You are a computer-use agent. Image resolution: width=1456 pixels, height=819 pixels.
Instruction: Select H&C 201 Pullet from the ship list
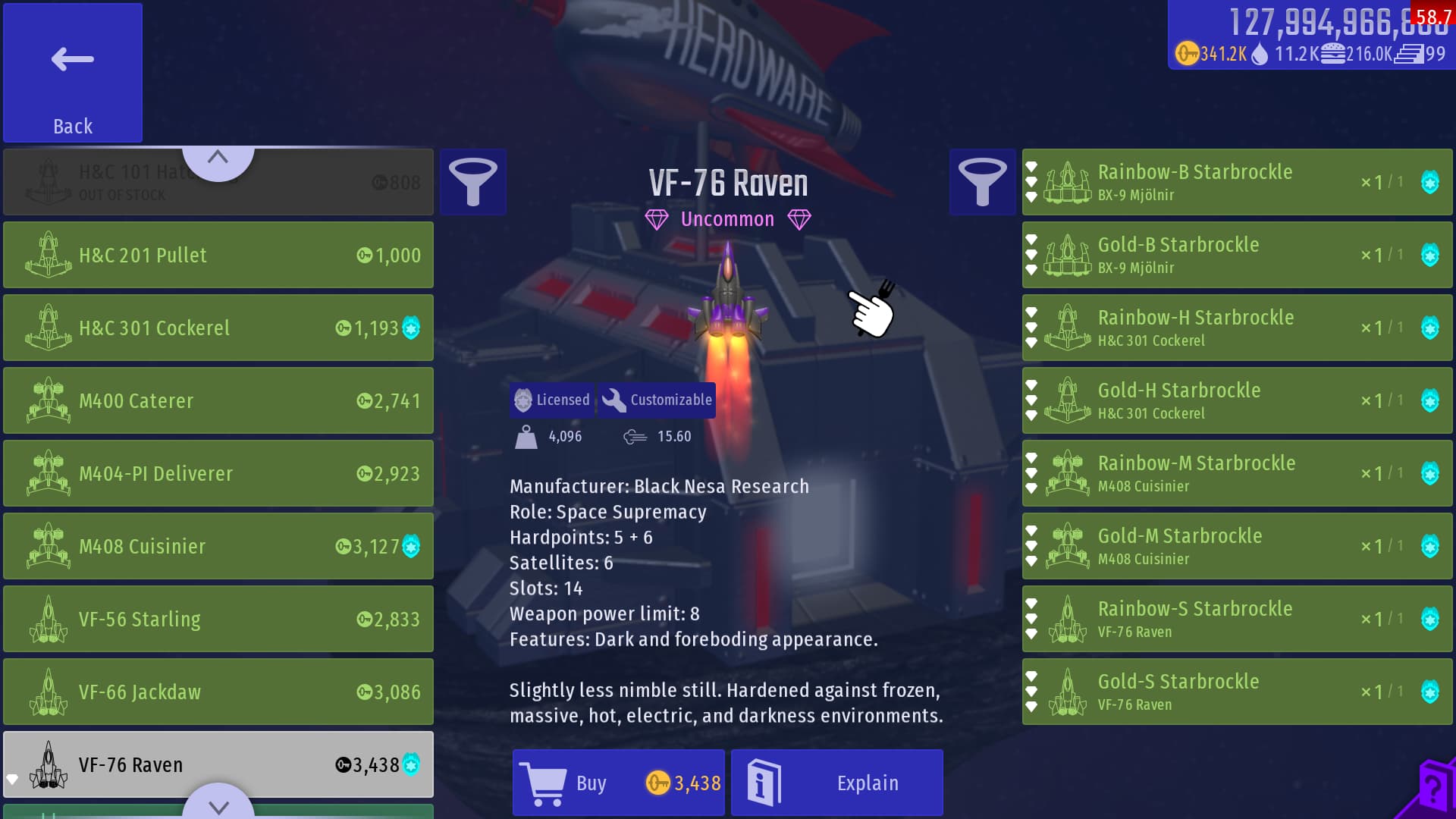point(218,255)
